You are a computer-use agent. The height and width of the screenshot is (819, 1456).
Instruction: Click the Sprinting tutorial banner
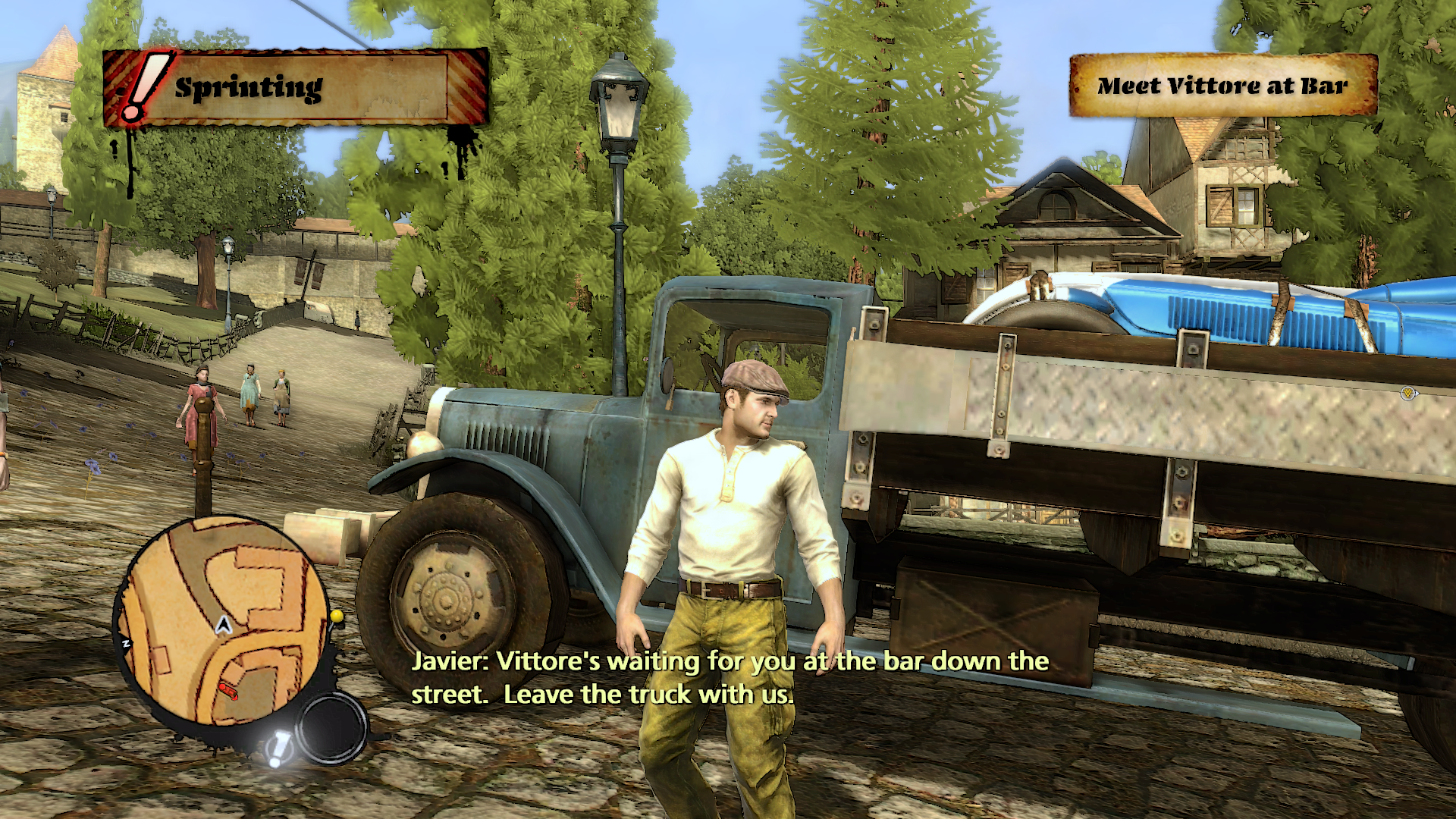pyautogui.click(x=294, y=88)
